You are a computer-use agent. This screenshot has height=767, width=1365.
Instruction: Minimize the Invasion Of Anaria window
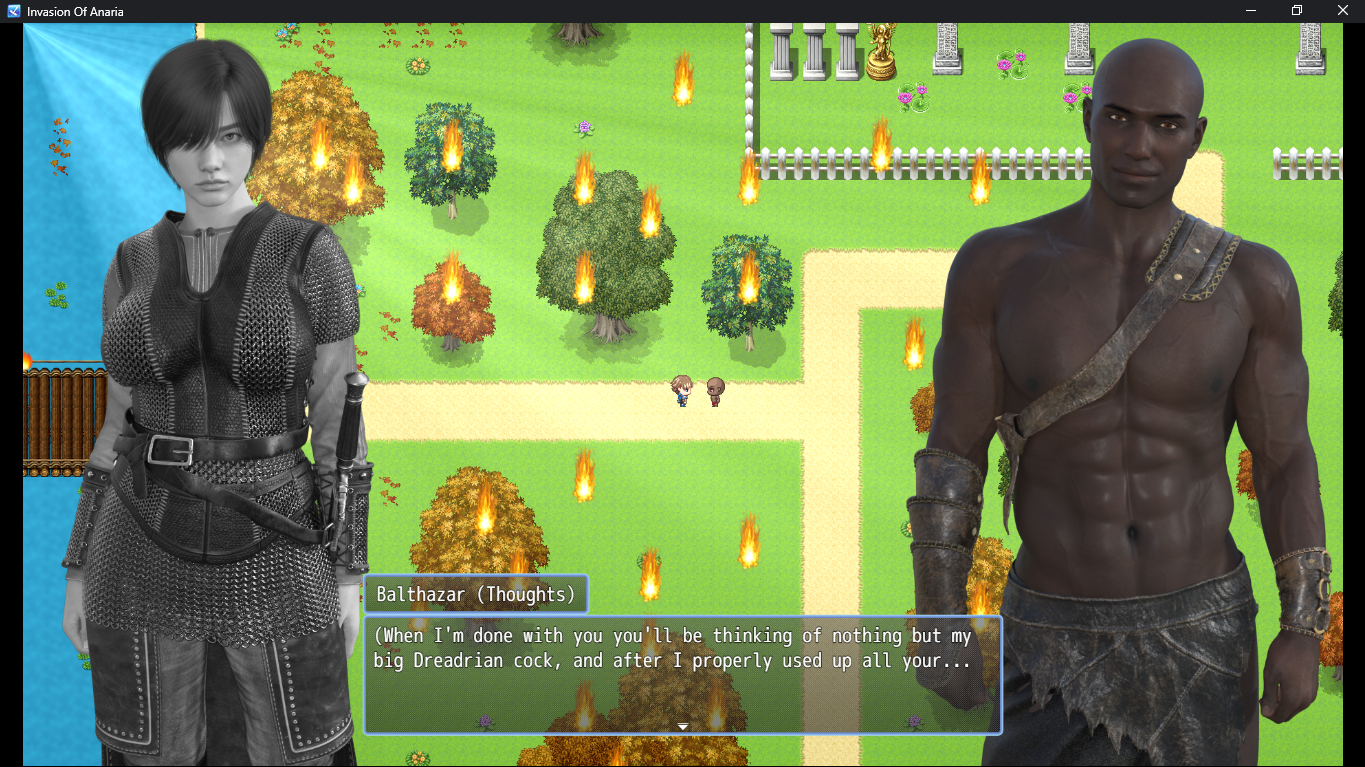pos(1251,11)
